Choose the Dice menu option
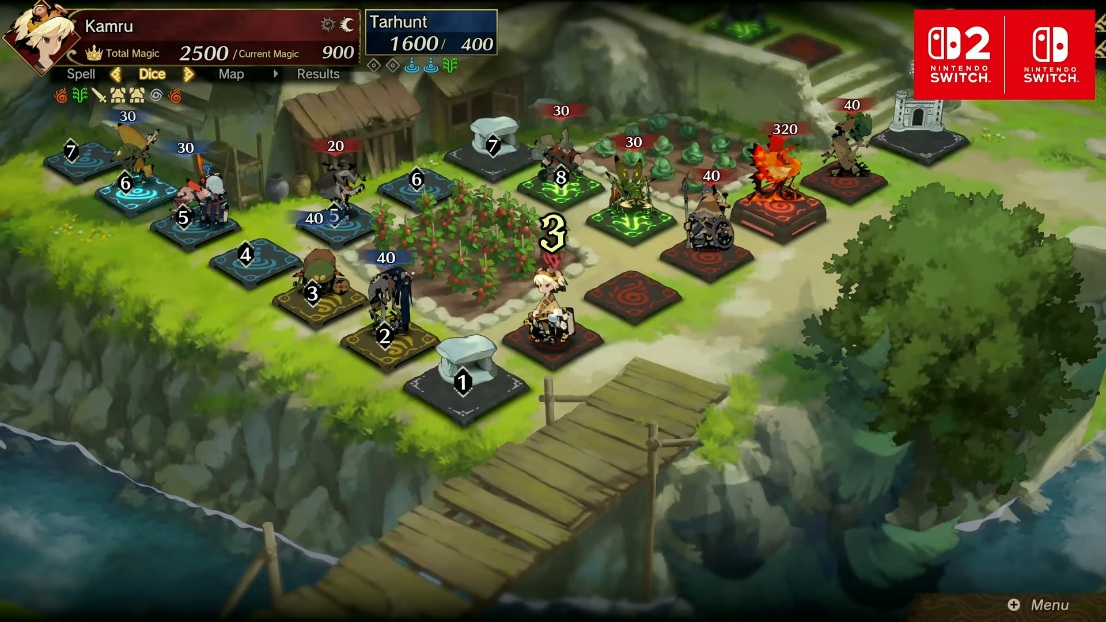Image resolution: width=1106 pixels, height=622 pixels. (x=152, y=74)
